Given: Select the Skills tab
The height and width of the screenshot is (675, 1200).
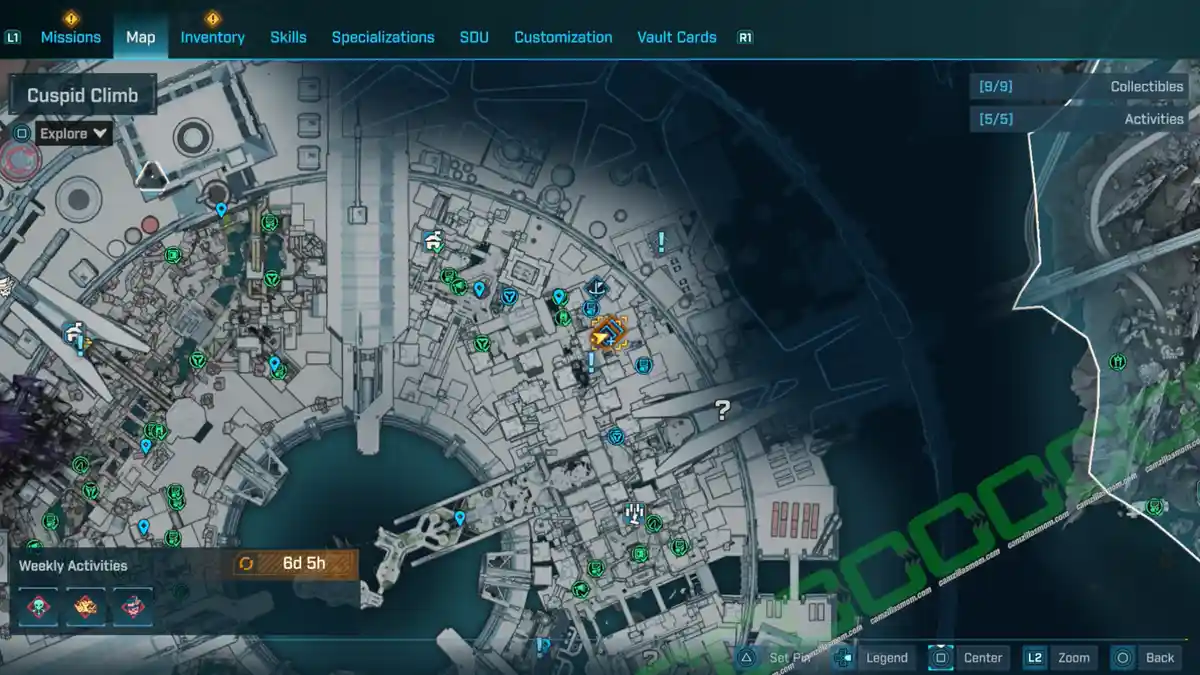Looking at the screenshot, I should point(288,37).
